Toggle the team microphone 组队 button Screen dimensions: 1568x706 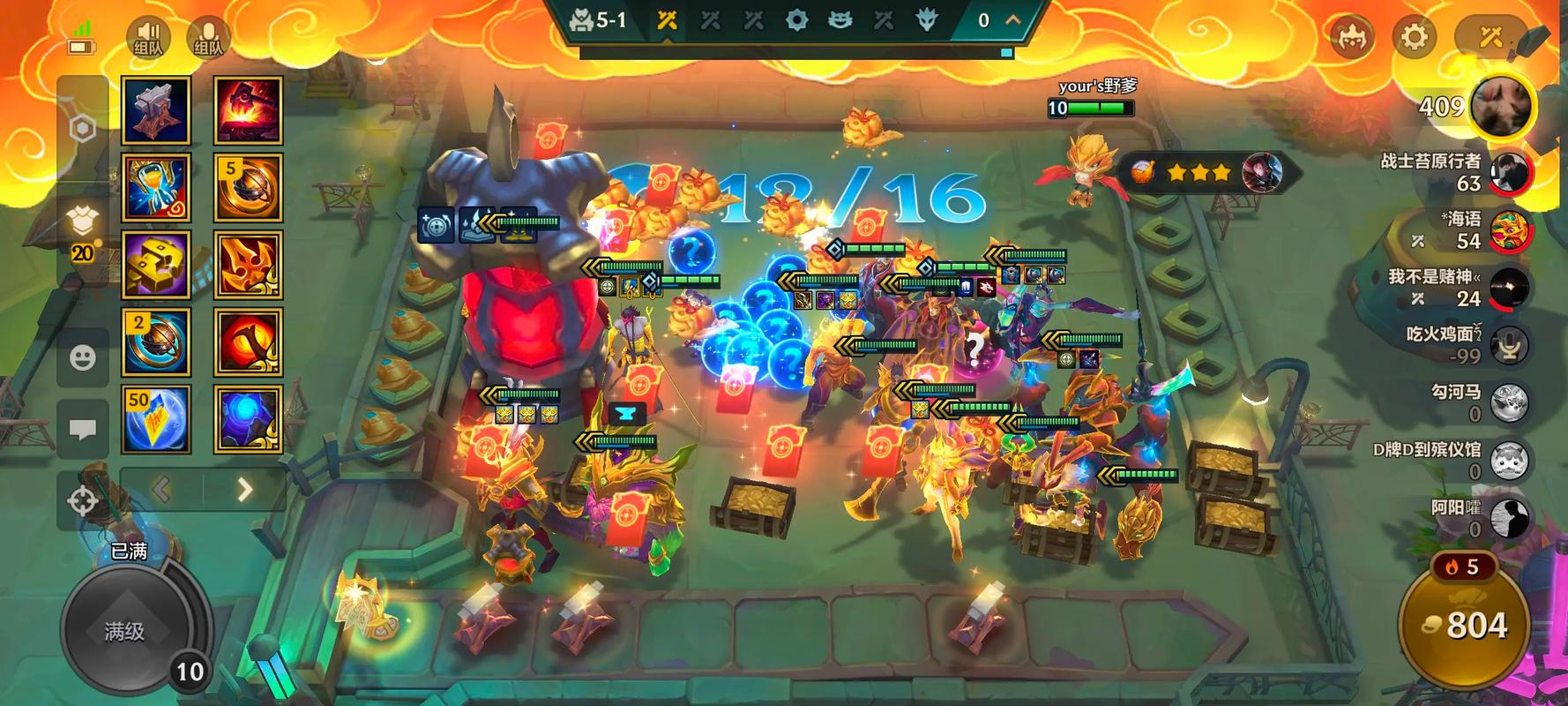[208, 38]
